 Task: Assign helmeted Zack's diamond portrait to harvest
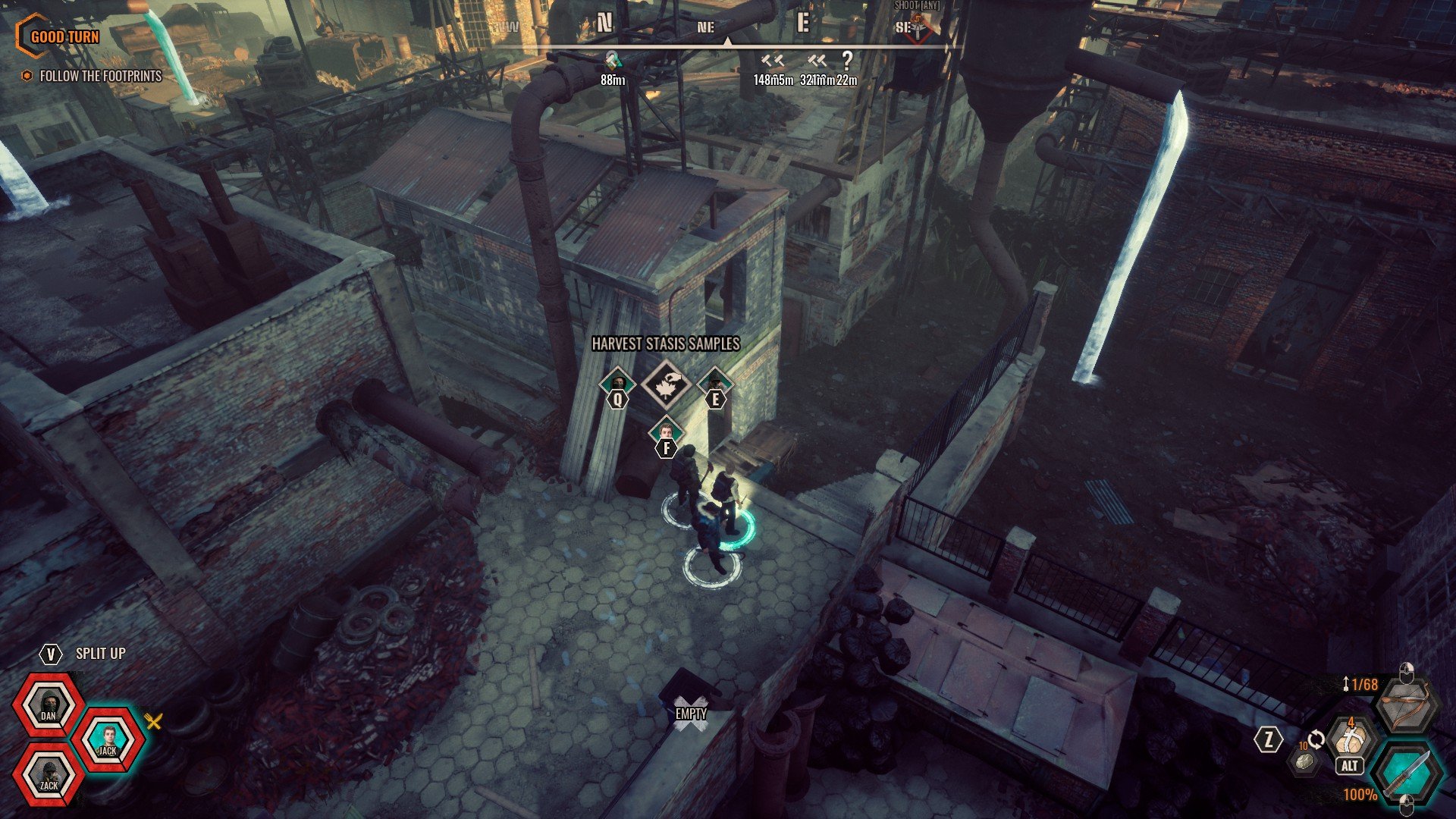[x=714, y=383]
